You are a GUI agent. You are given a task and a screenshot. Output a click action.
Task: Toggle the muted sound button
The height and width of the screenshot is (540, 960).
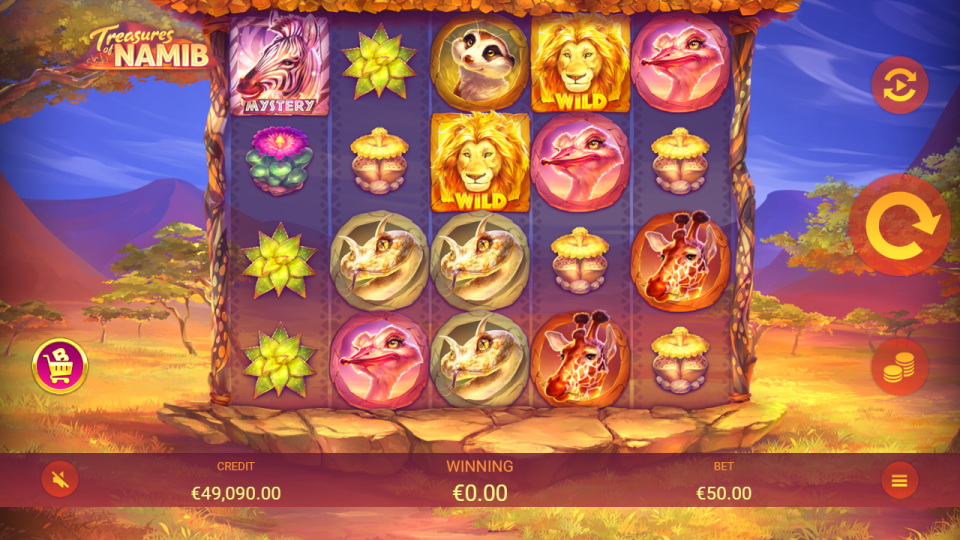(x=60, y=481)
